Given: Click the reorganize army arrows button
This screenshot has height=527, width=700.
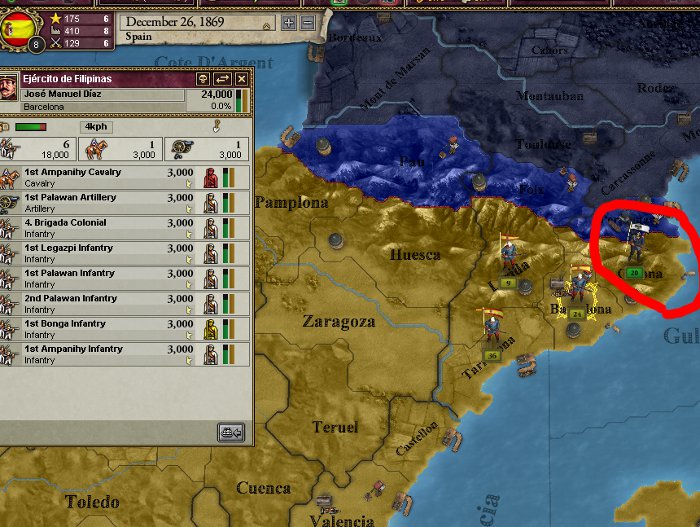Looking at the screenshot, I should click(x=222, y=78).
